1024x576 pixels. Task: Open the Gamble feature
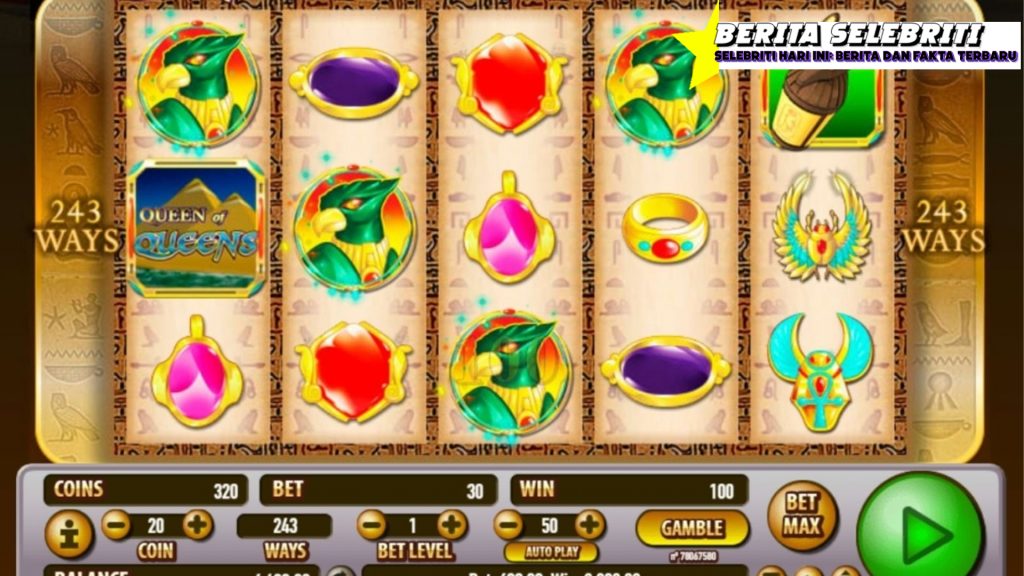coord(692,528)
